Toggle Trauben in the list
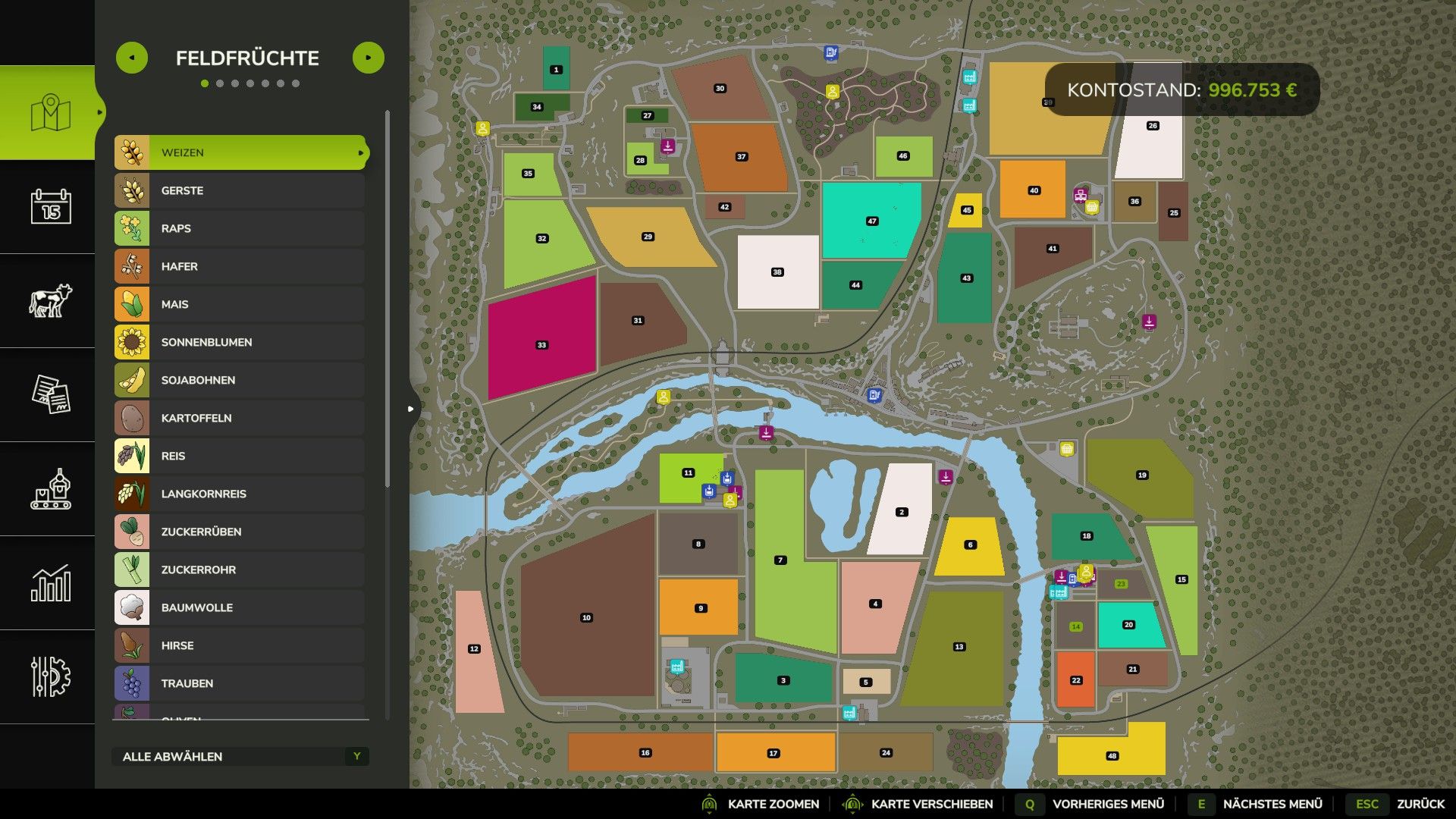Image resolution: width=1456 pixels, height=819 pixels. (240, 683)
